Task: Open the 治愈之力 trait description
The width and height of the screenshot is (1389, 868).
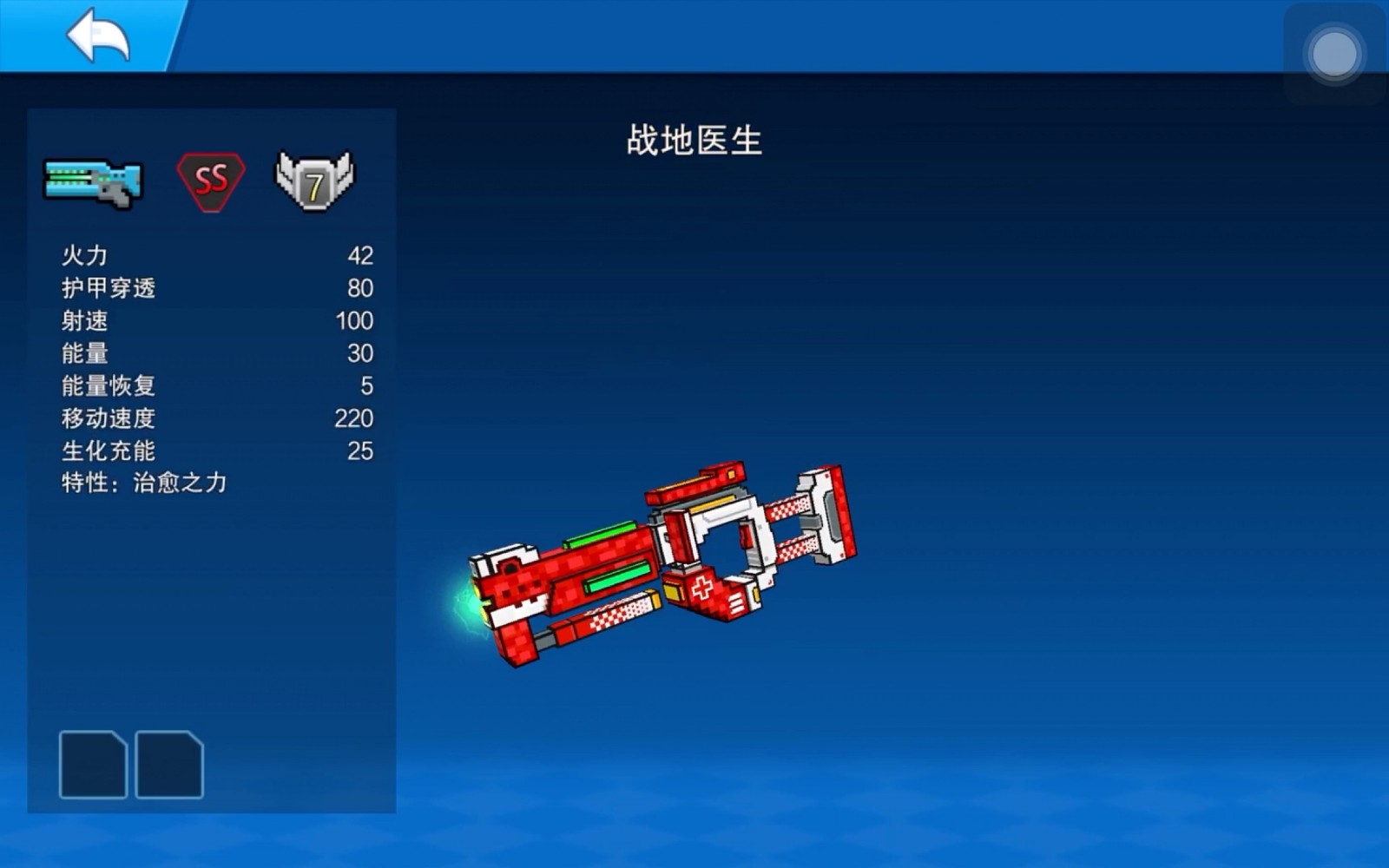Action: tap(143, 483)
